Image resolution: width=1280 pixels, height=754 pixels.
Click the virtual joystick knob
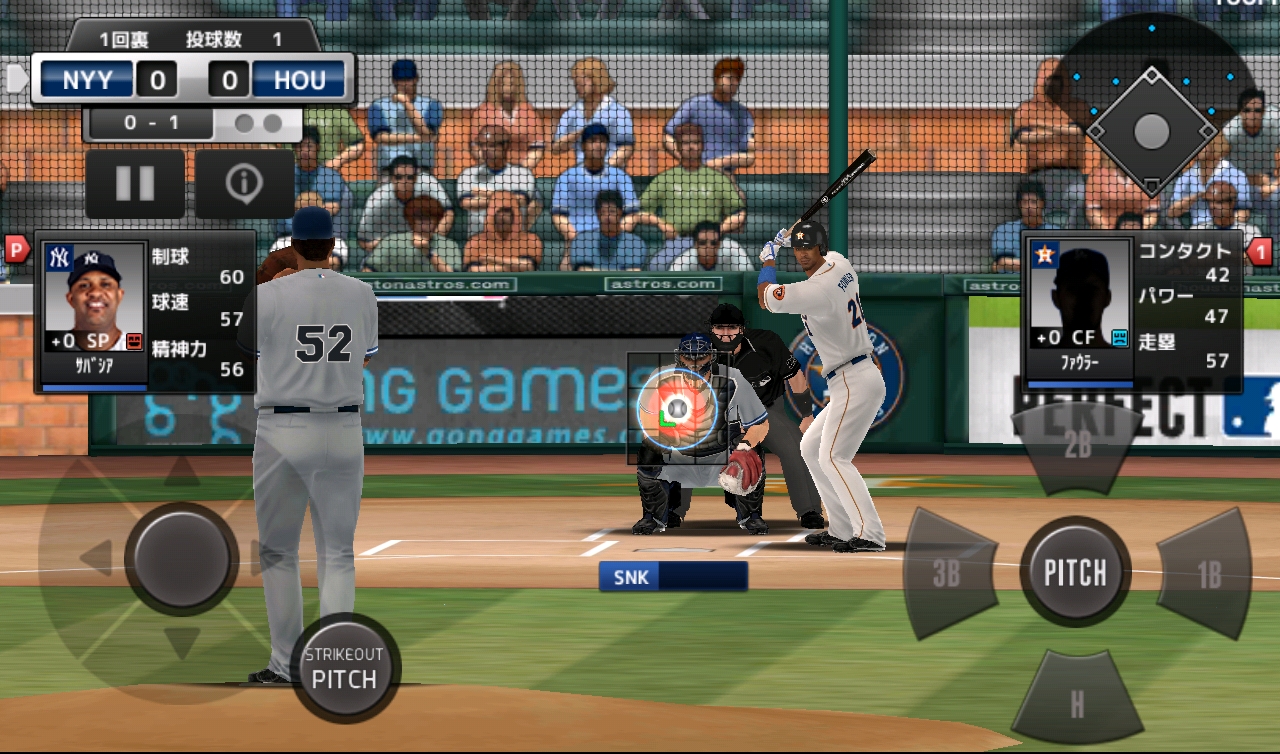(x=181, y=558)
